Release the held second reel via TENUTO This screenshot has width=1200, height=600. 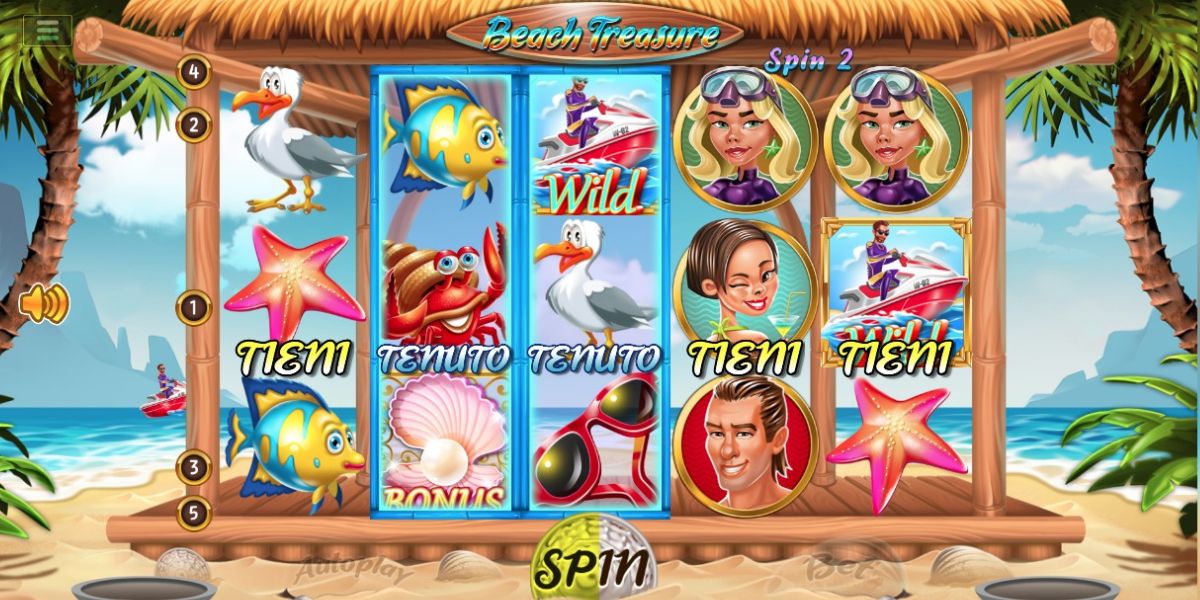click(445, 357)
